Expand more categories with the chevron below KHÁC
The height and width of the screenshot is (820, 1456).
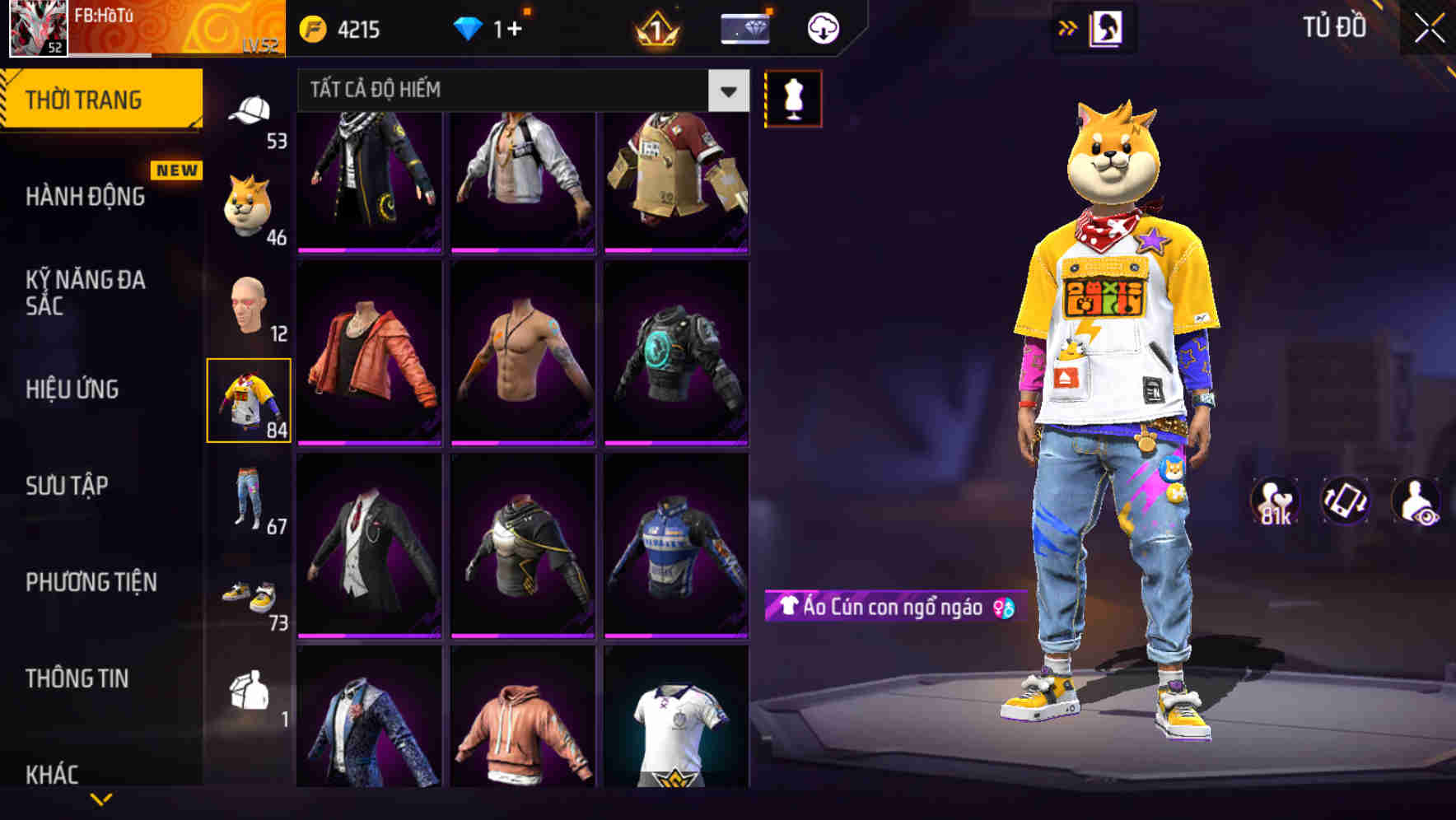pyautogui.click(x=100, y=800)
